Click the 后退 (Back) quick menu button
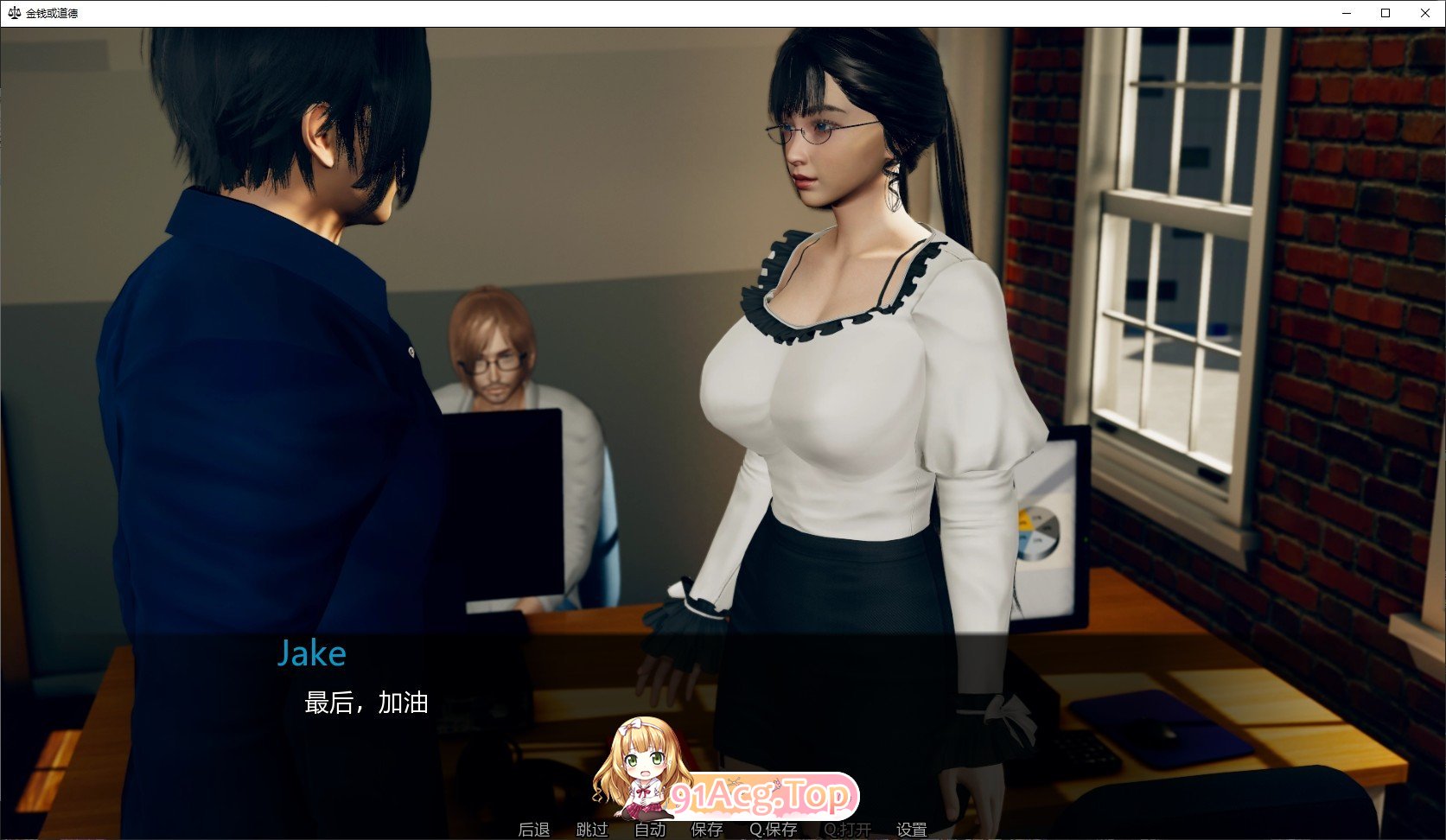 pos(533,830)
